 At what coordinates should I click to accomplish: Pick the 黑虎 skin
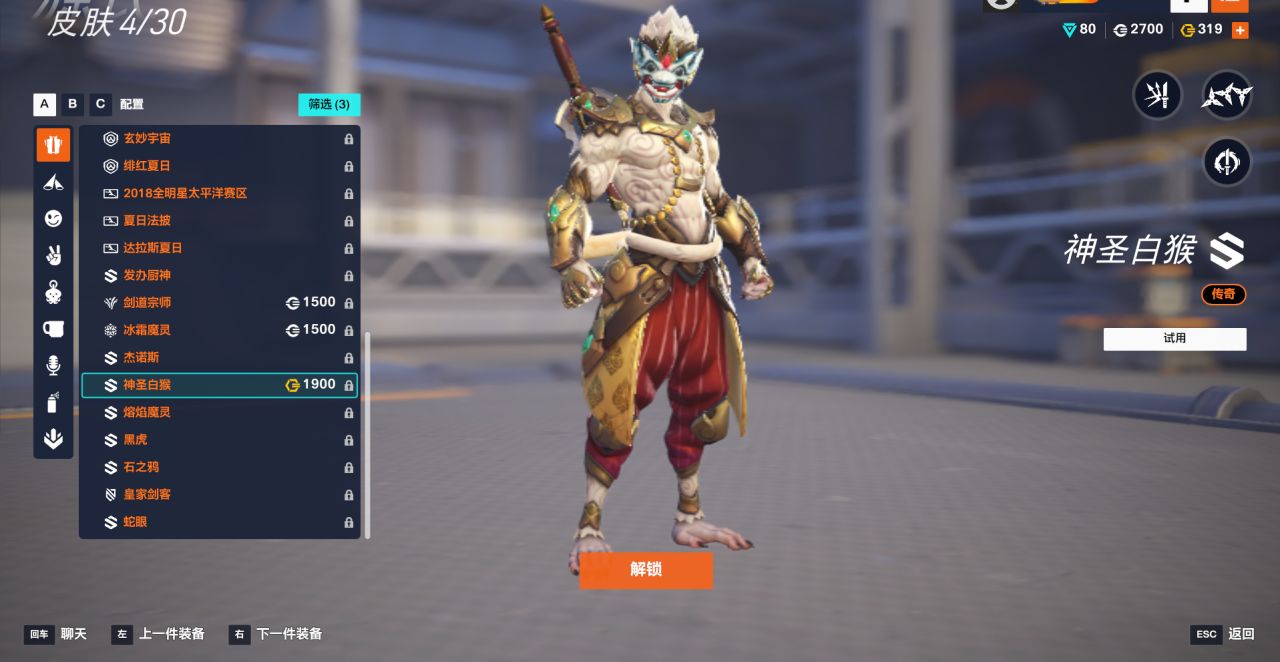(x=135, y=440)
